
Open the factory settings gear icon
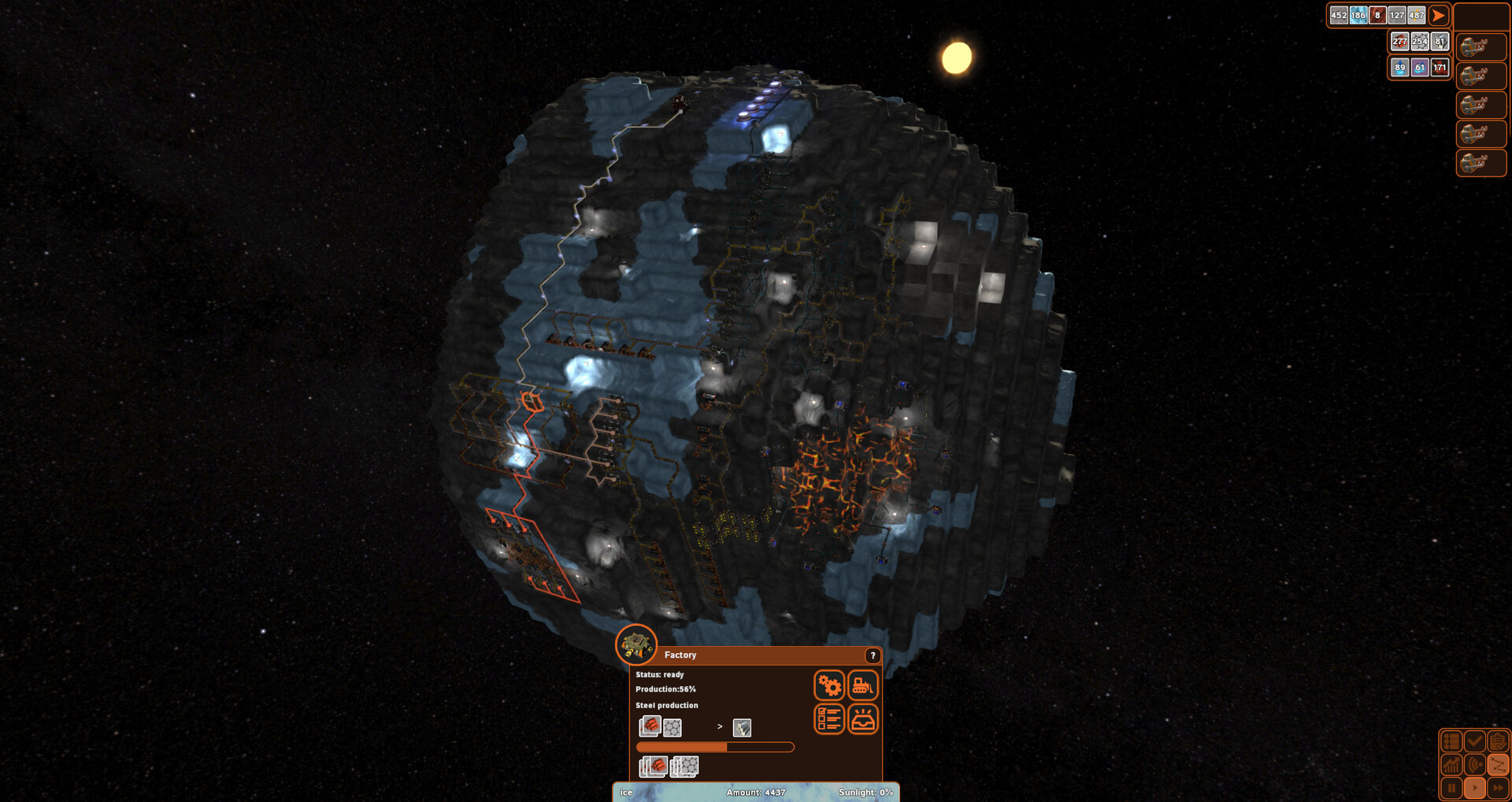click(x=830, y=685)
